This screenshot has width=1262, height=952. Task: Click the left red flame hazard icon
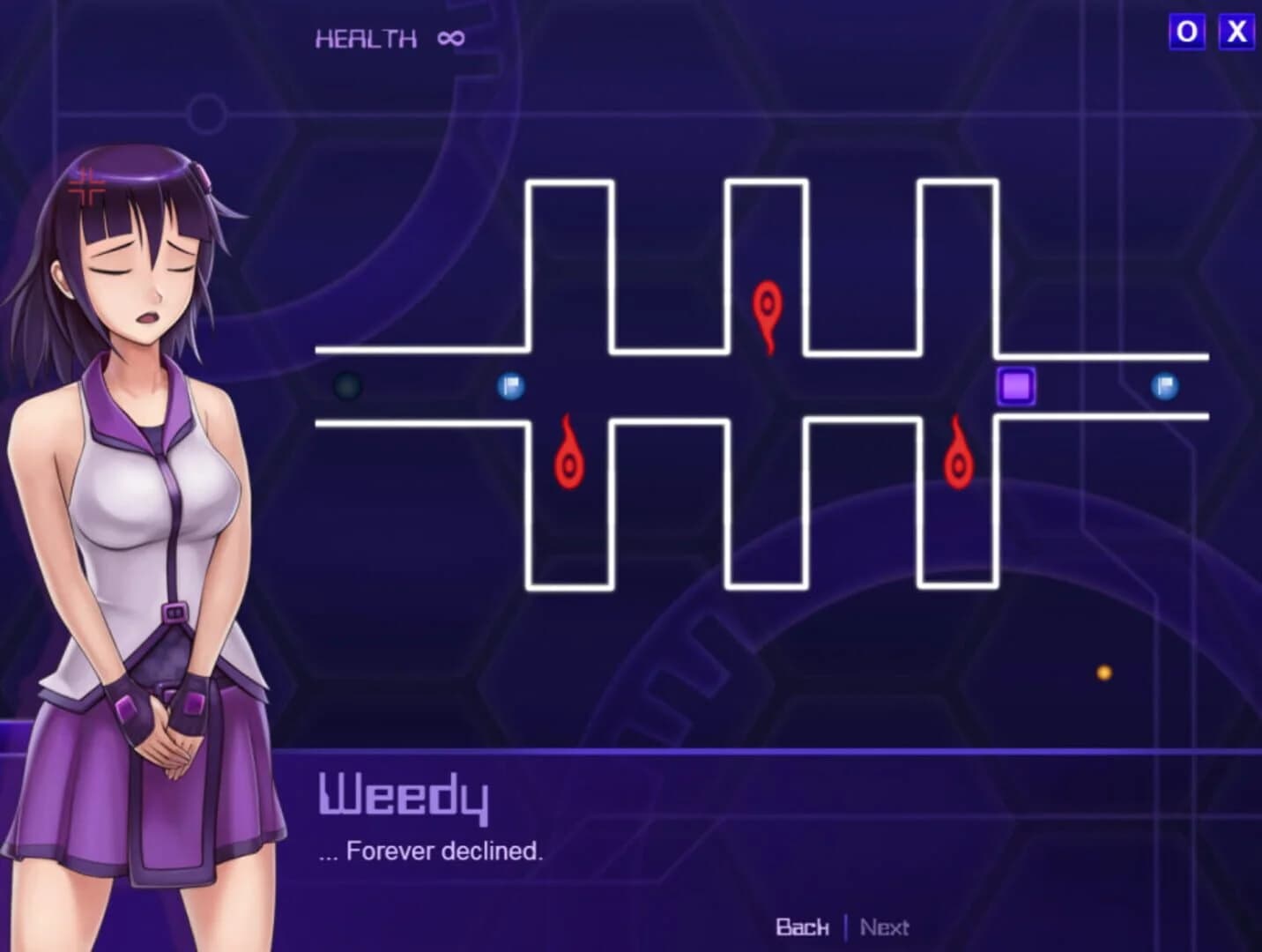569,456
